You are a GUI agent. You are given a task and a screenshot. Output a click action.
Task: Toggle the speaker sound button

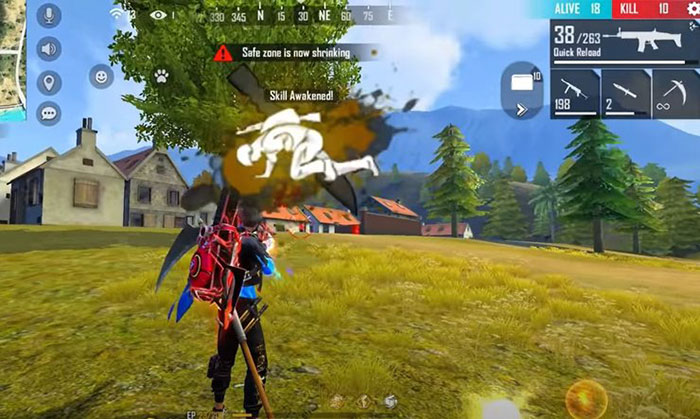point(48,48)
